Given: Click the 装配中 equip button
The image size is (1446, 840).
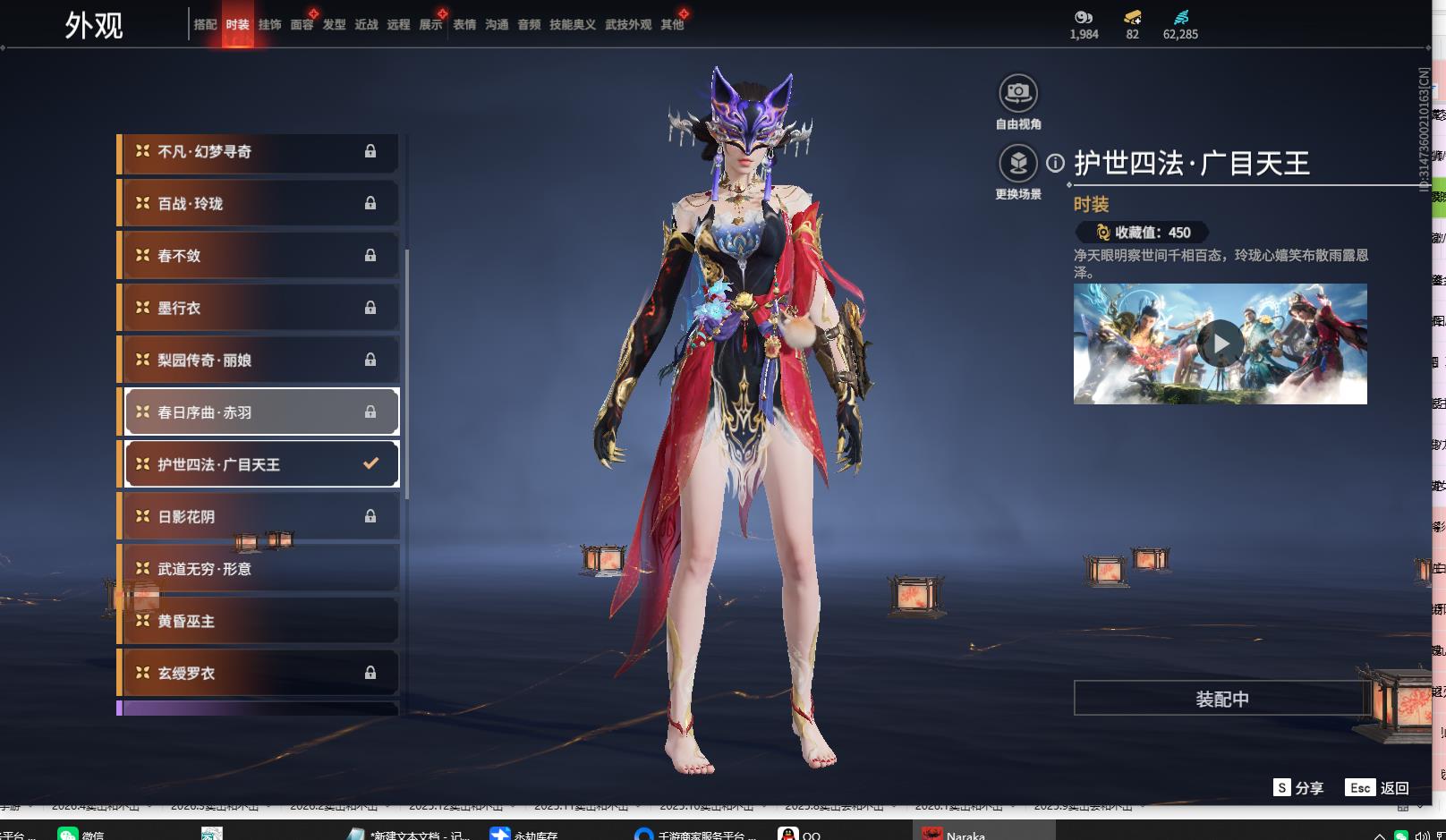Looking at the screenshot, I should 1221,699.
